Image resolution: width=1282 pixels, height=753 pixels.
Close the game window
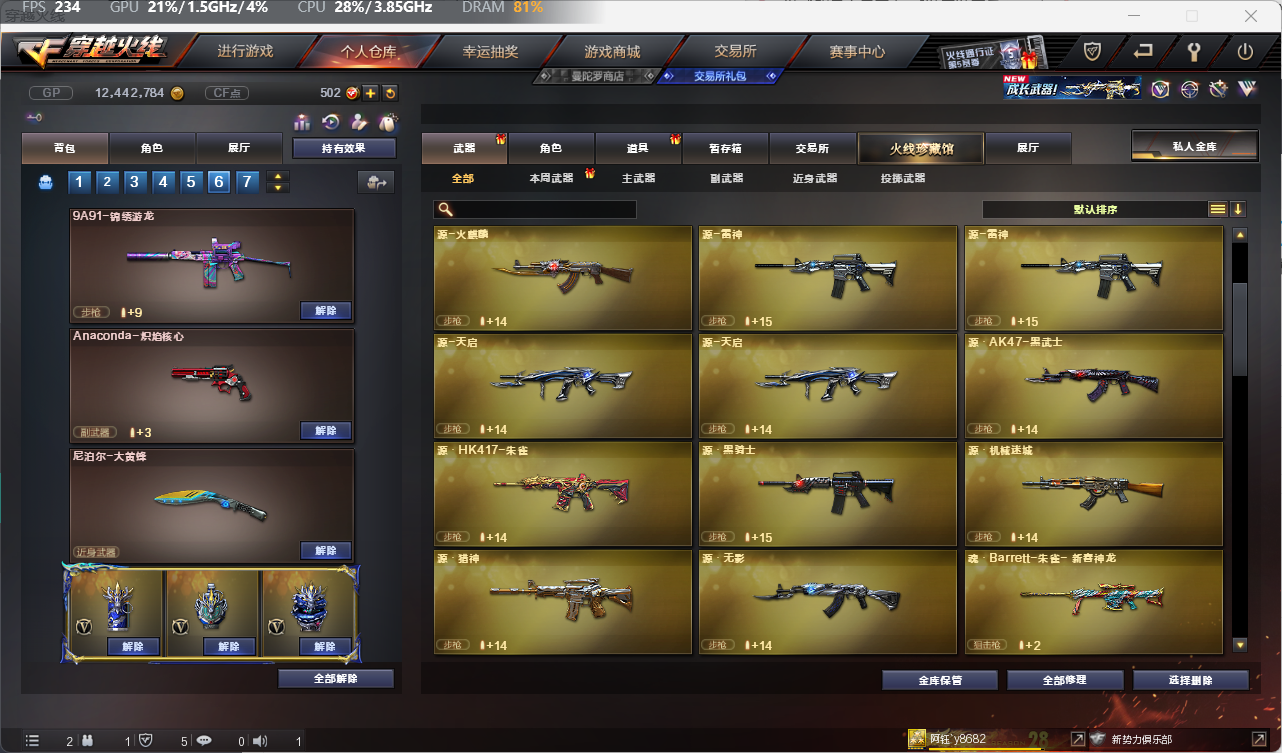1251,16
